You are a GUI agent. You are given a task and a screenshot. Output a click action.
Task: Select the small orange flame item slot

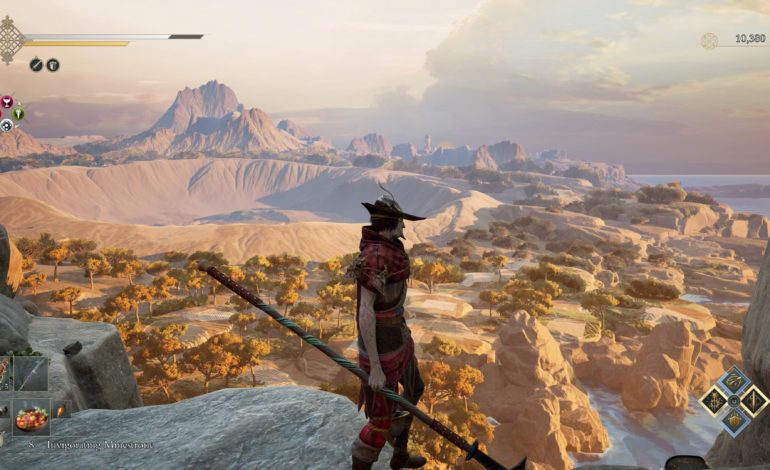[59, 408]
